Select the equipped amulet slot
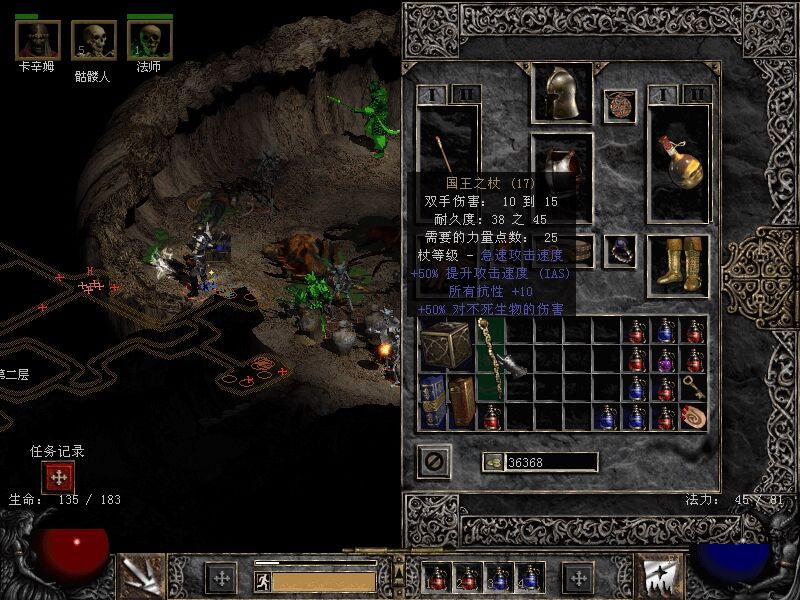This screenshot has width=800, height=600. tap(620, 106)
